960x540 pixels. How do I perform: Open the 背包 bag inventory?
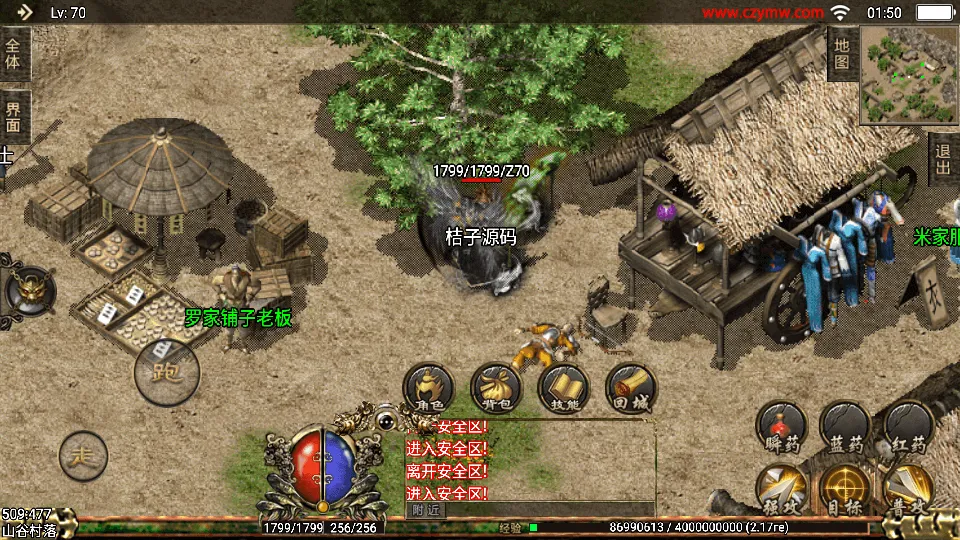click(x=496, y=389)
